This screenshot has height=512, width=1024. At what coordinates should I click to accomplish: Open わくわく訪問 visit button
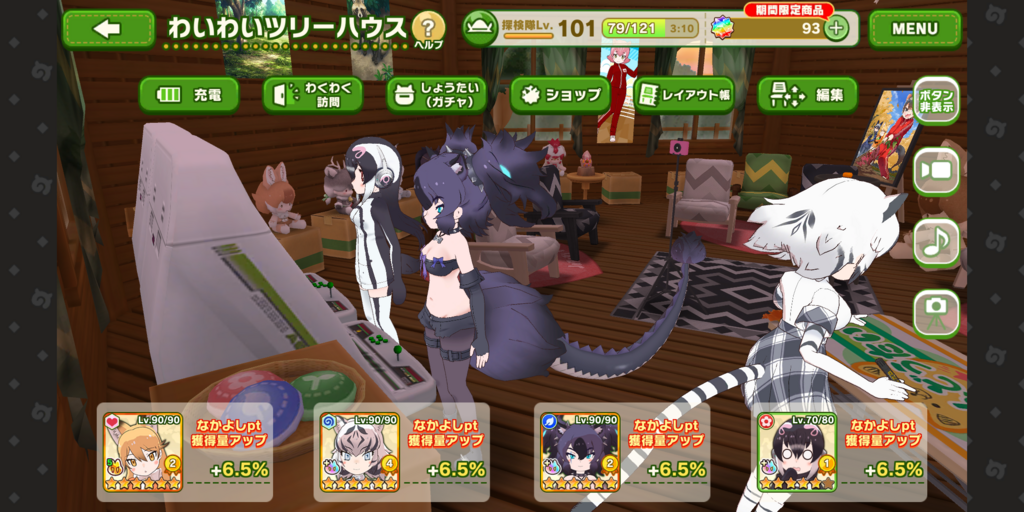pyautogui.click(x=313, y=95)
